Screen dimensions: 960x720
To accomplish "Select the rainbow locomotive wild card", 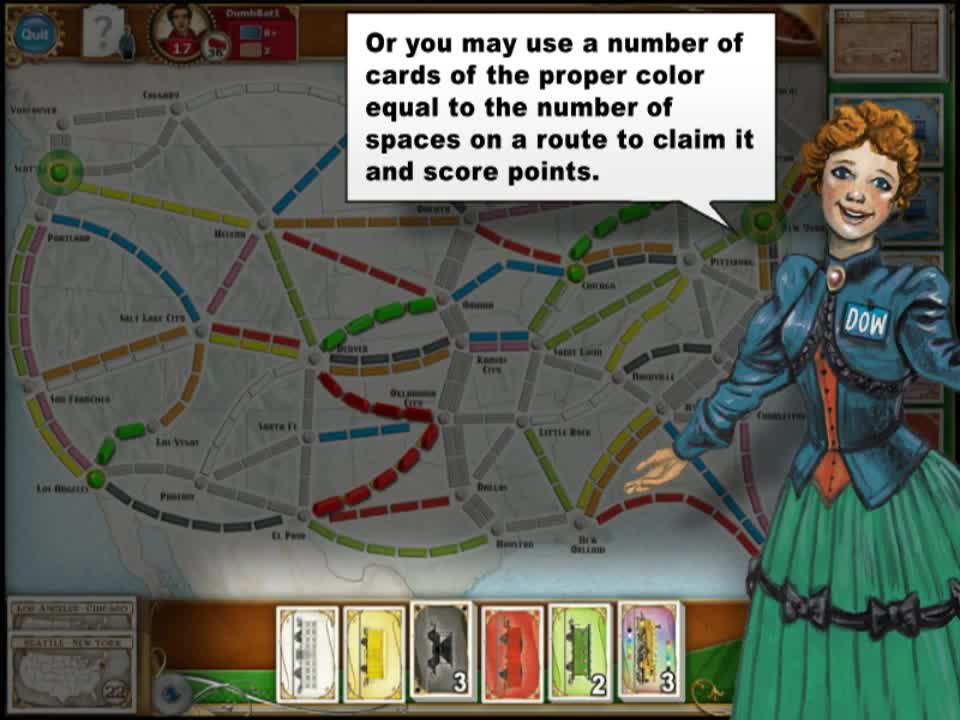I will (x=650, y=651).
